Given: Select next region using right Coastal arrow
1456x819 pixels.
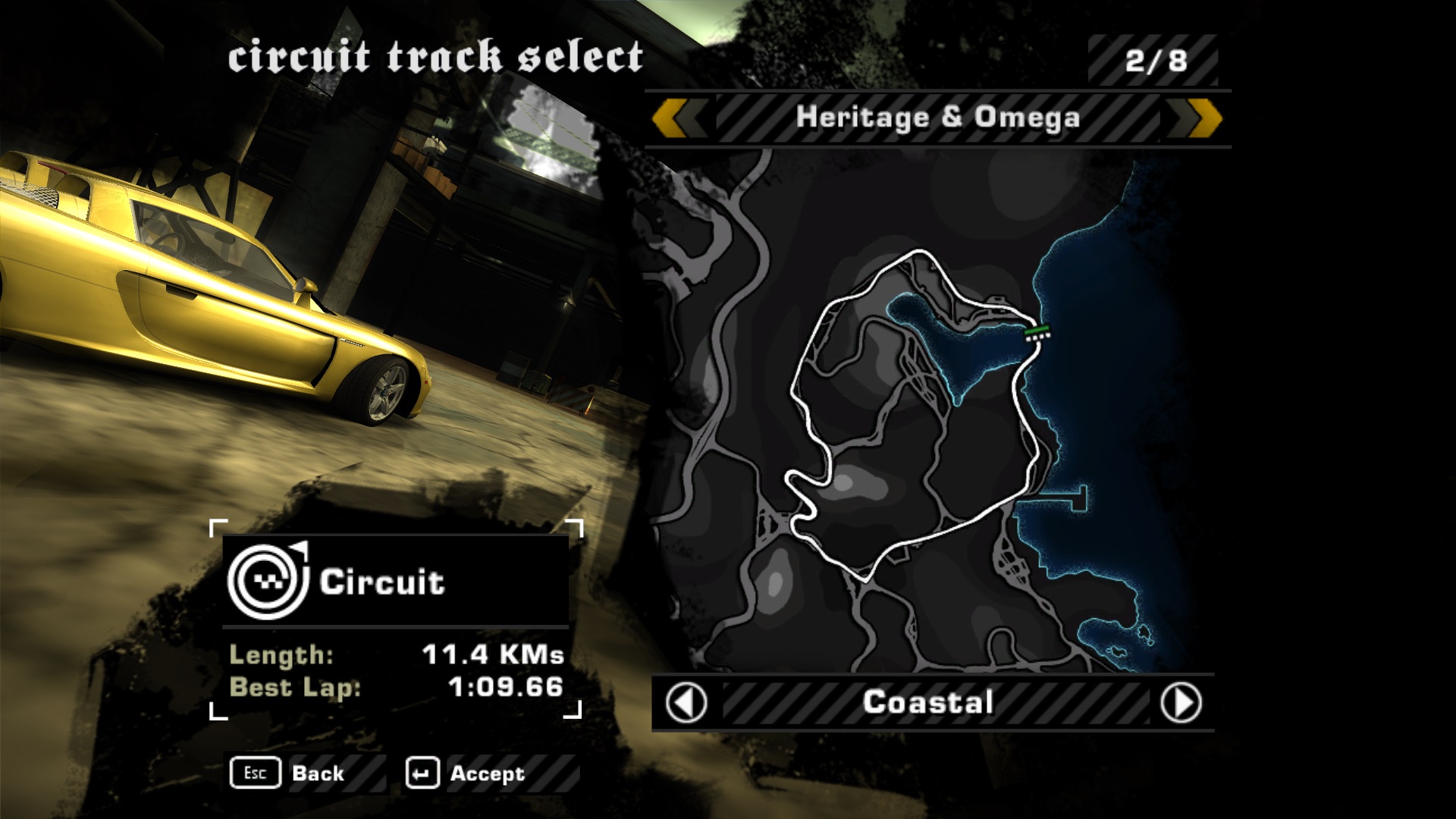Looking at the screenshot, I should (x=1181, y=703).
